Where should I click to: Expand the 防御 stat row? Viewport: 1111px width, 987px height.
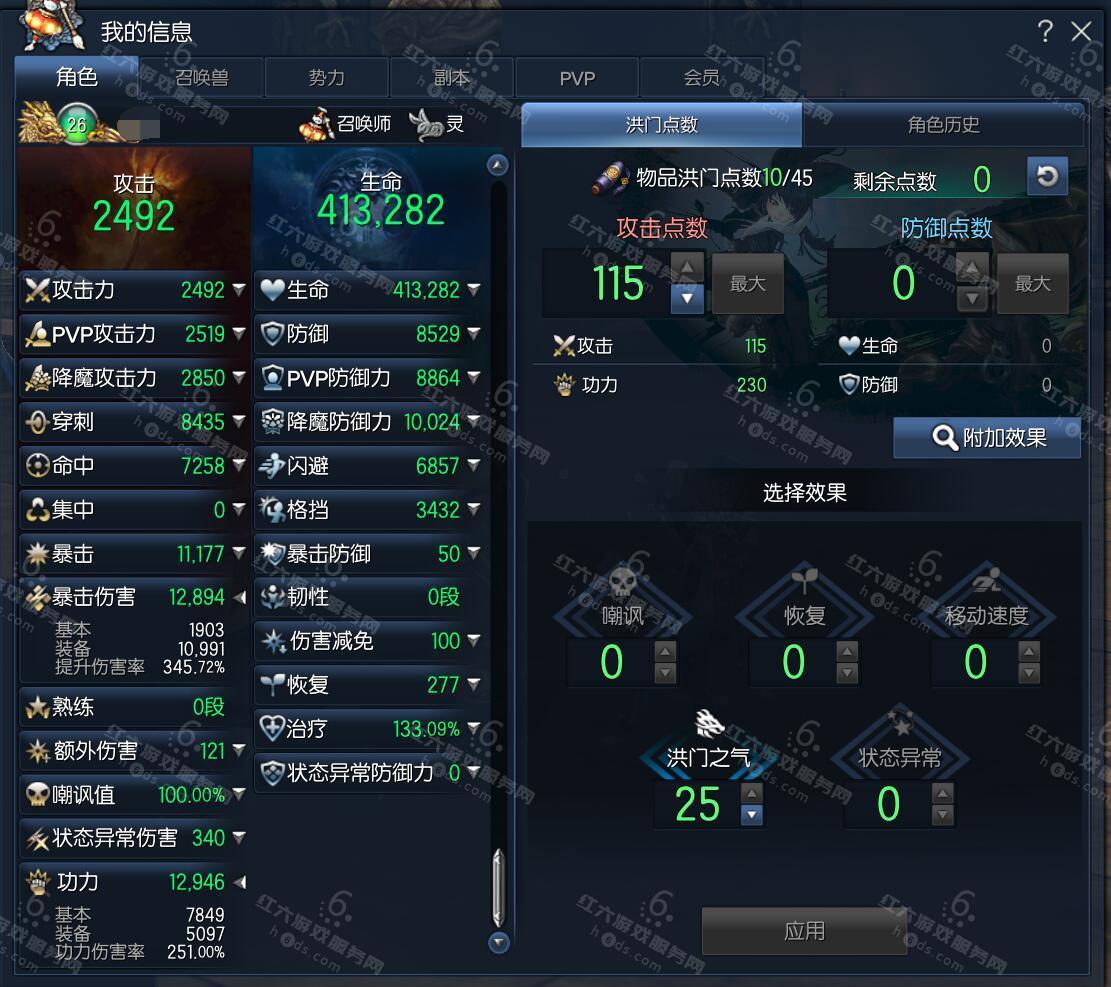473,334
